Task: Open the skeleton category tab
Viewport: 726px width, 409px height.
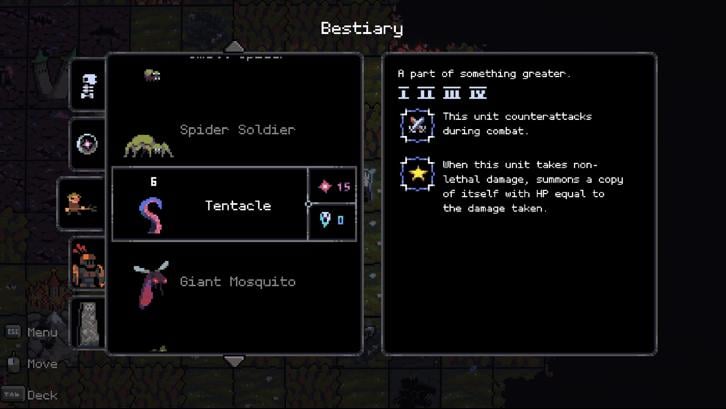Action: coord(89,86)
